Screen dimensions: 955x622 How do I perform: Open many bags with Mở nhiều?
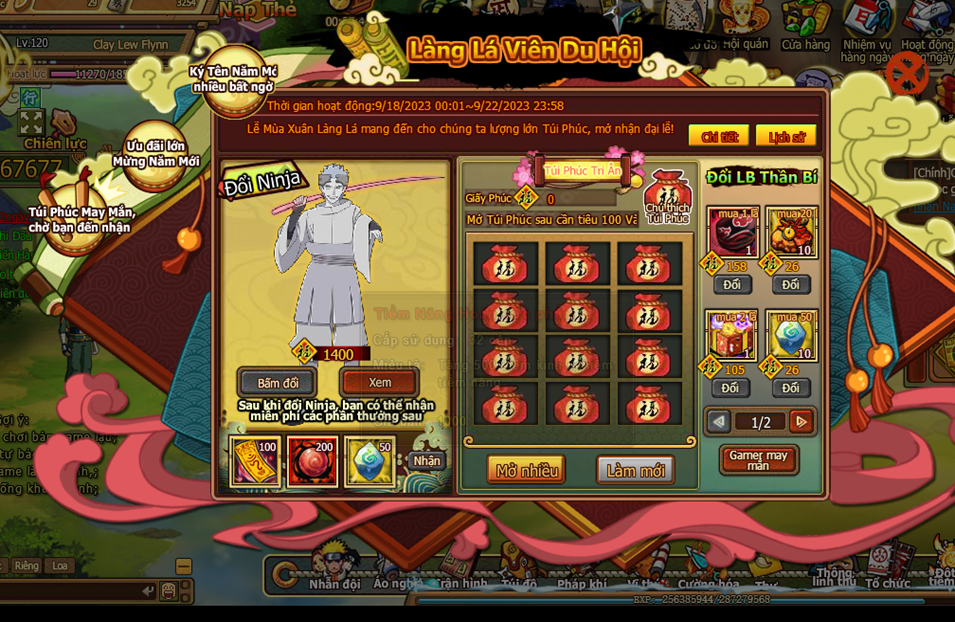pyautogui.click(x=526, y=470)
